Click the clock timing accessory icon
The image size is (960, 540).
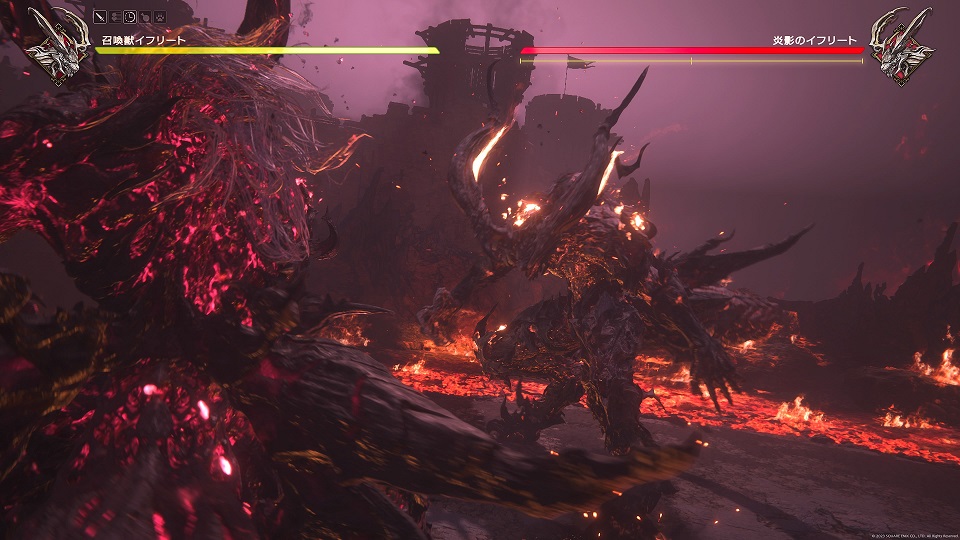[x=130, y=17]
